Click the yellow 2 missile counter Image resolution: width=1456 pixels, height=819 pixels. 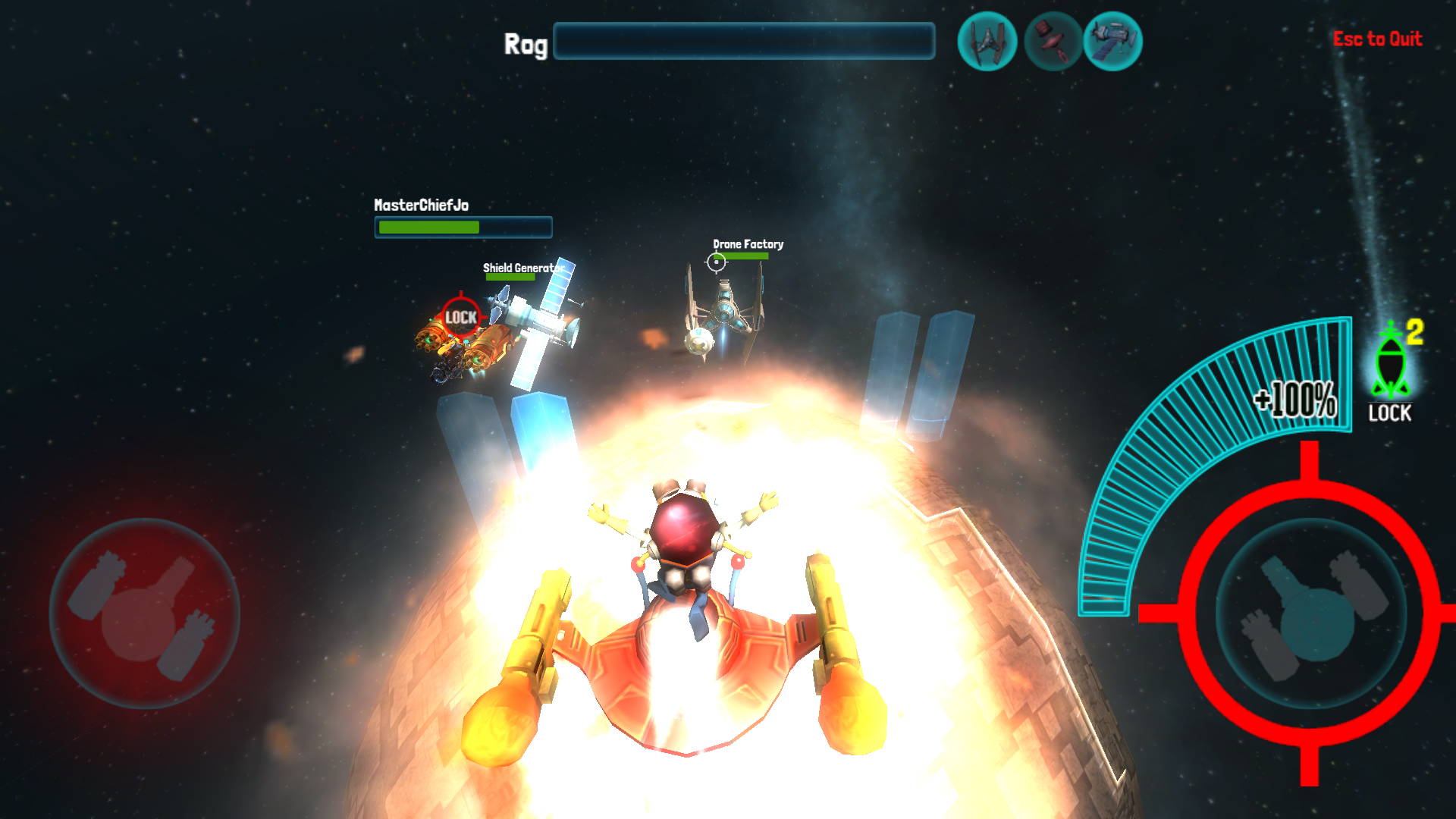click(x=1414, y=330)
